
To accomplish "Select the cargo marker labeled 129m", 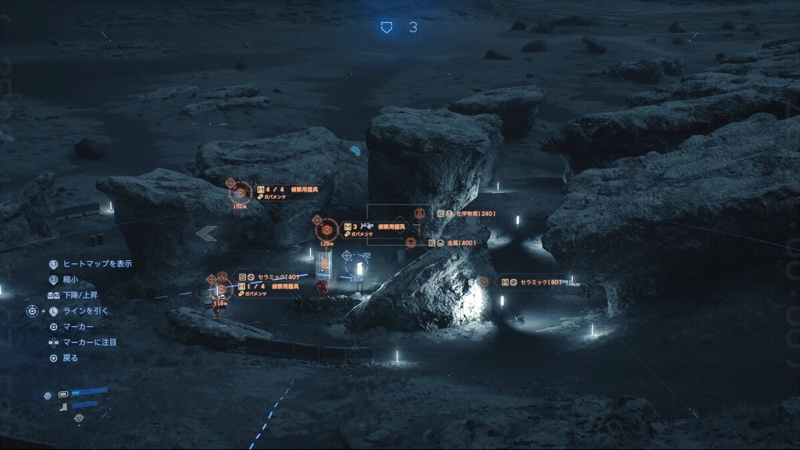I will pos(326,229).
